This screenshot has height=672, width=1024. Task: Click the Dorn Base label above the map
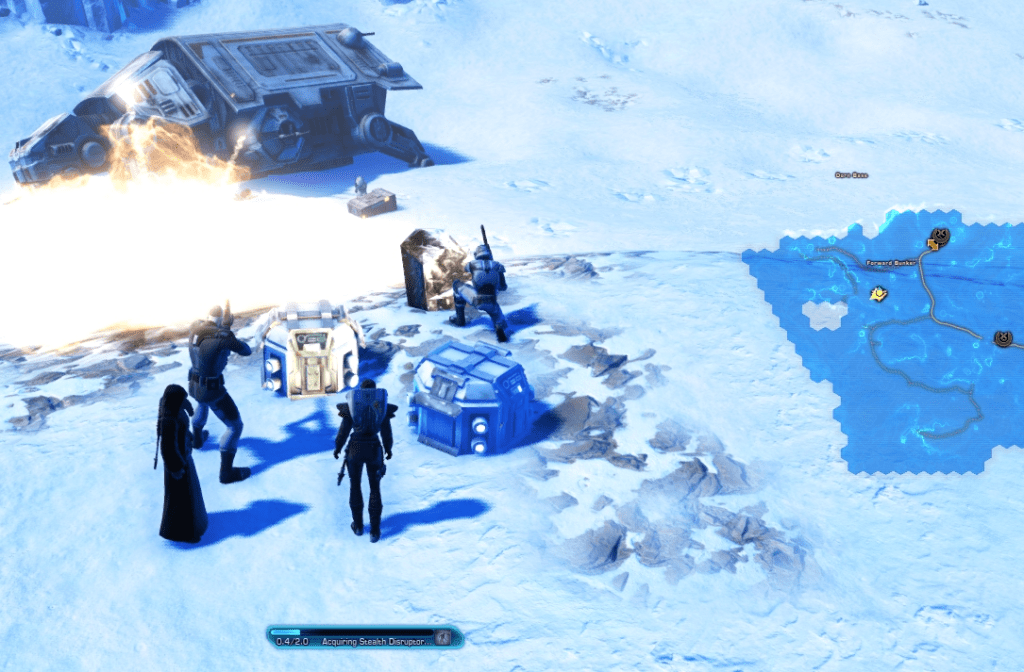[x=851, y=175]
